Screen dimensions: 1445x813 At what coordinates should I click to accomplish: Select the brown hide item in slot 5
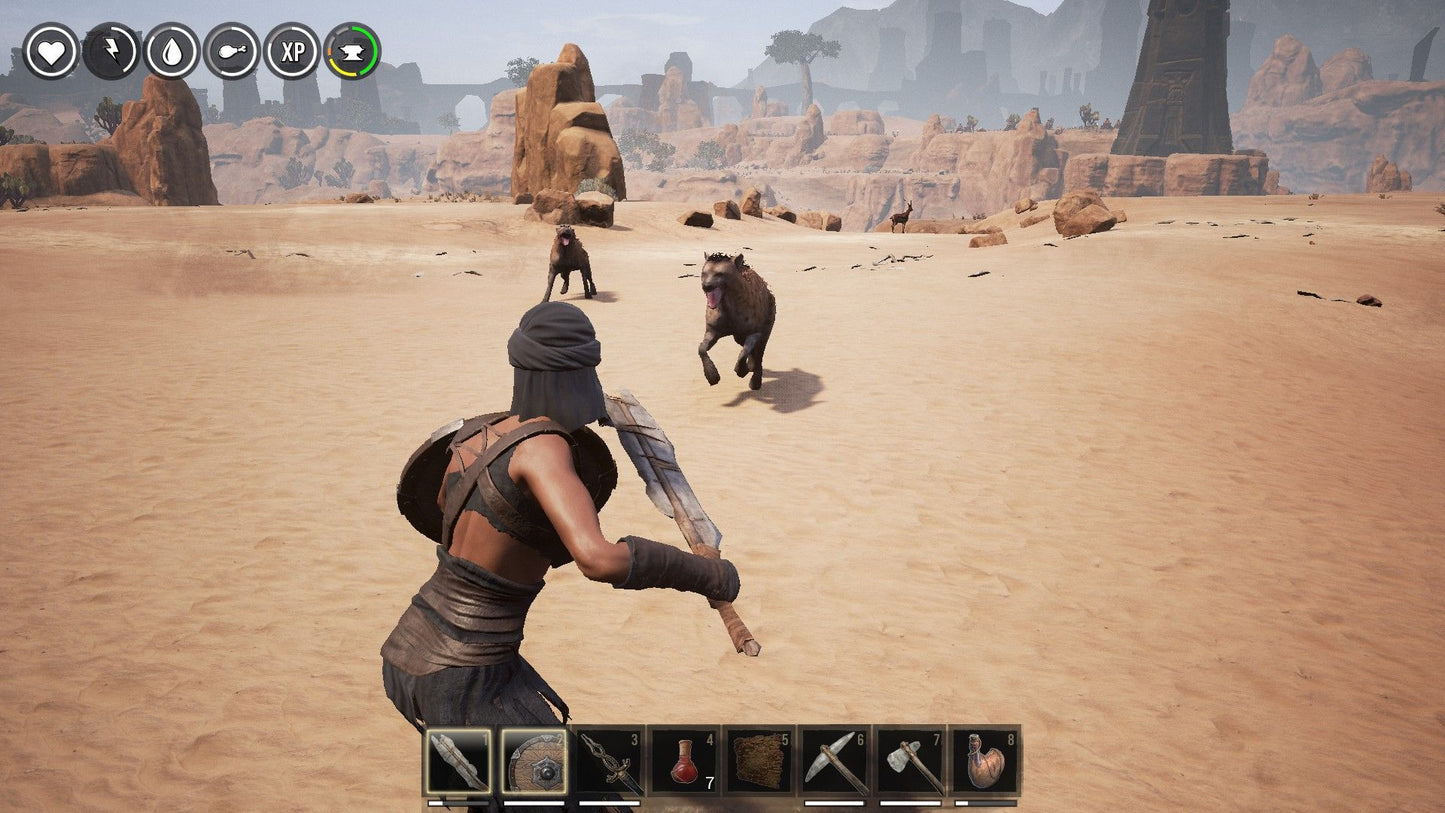[x=759, y=761]
